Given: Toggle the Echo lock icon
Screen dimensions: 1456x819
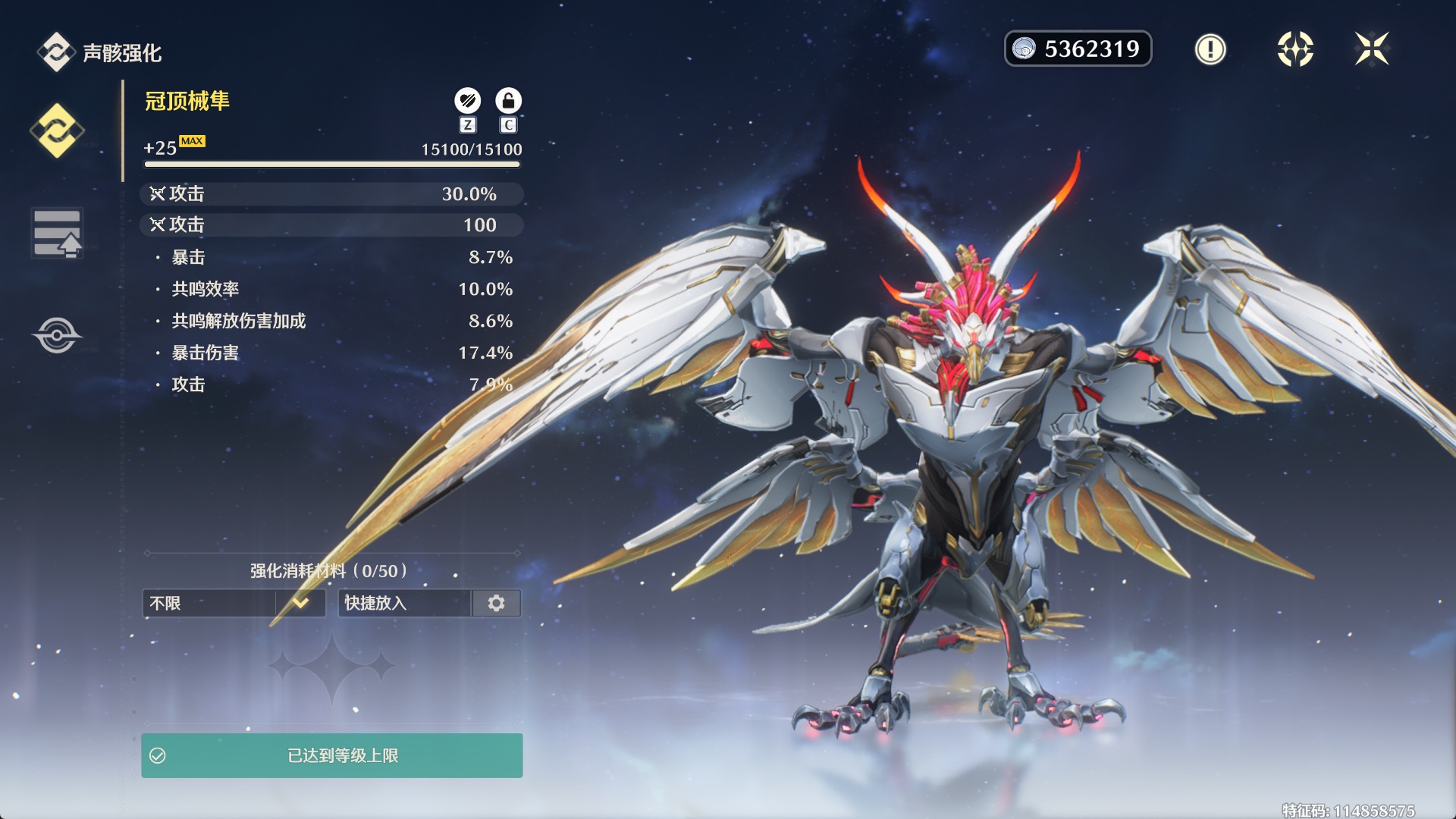Looking at the screenshot, I should click(x=508, y=101).
